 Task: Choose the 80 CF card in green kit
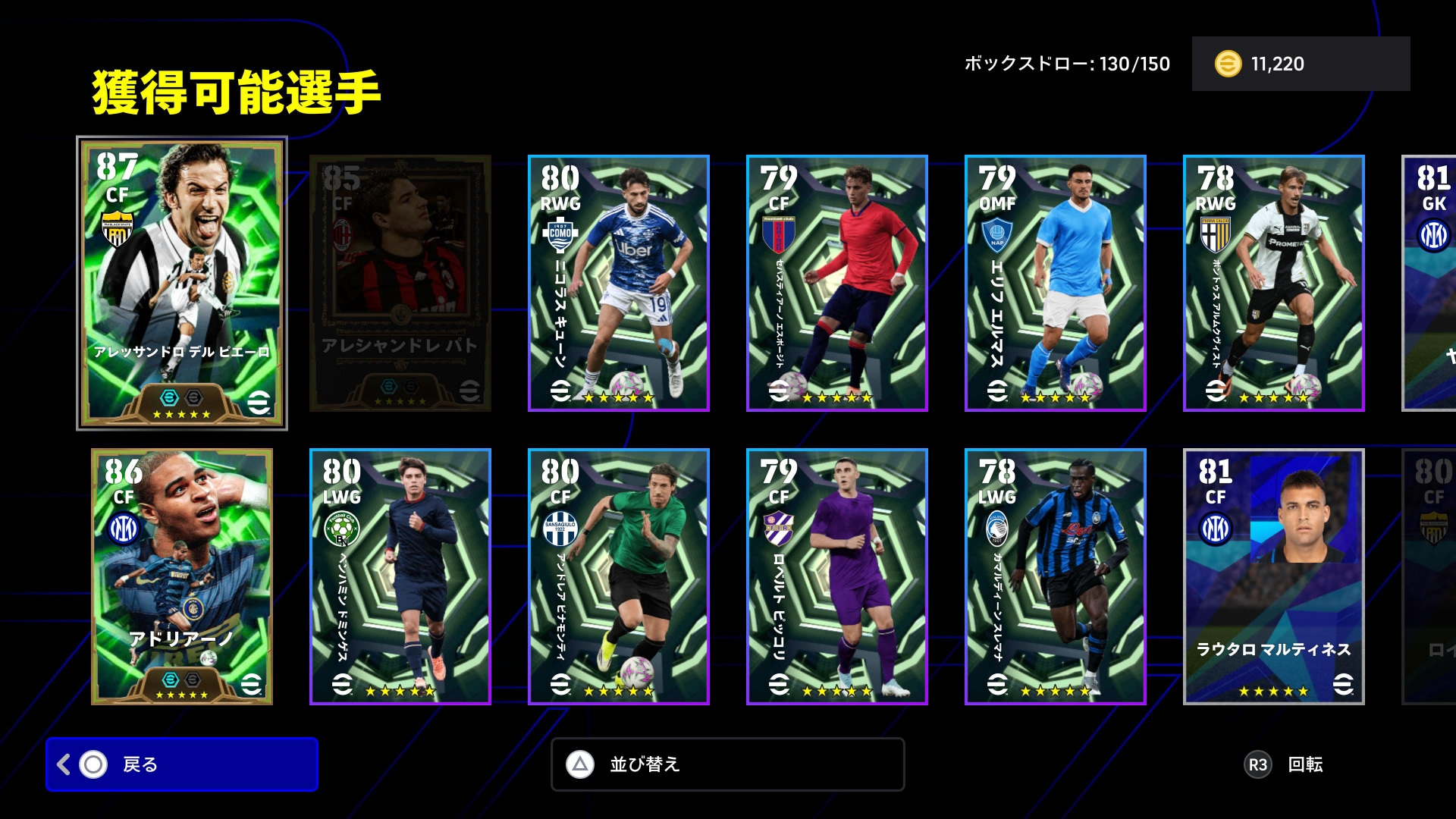619,576
